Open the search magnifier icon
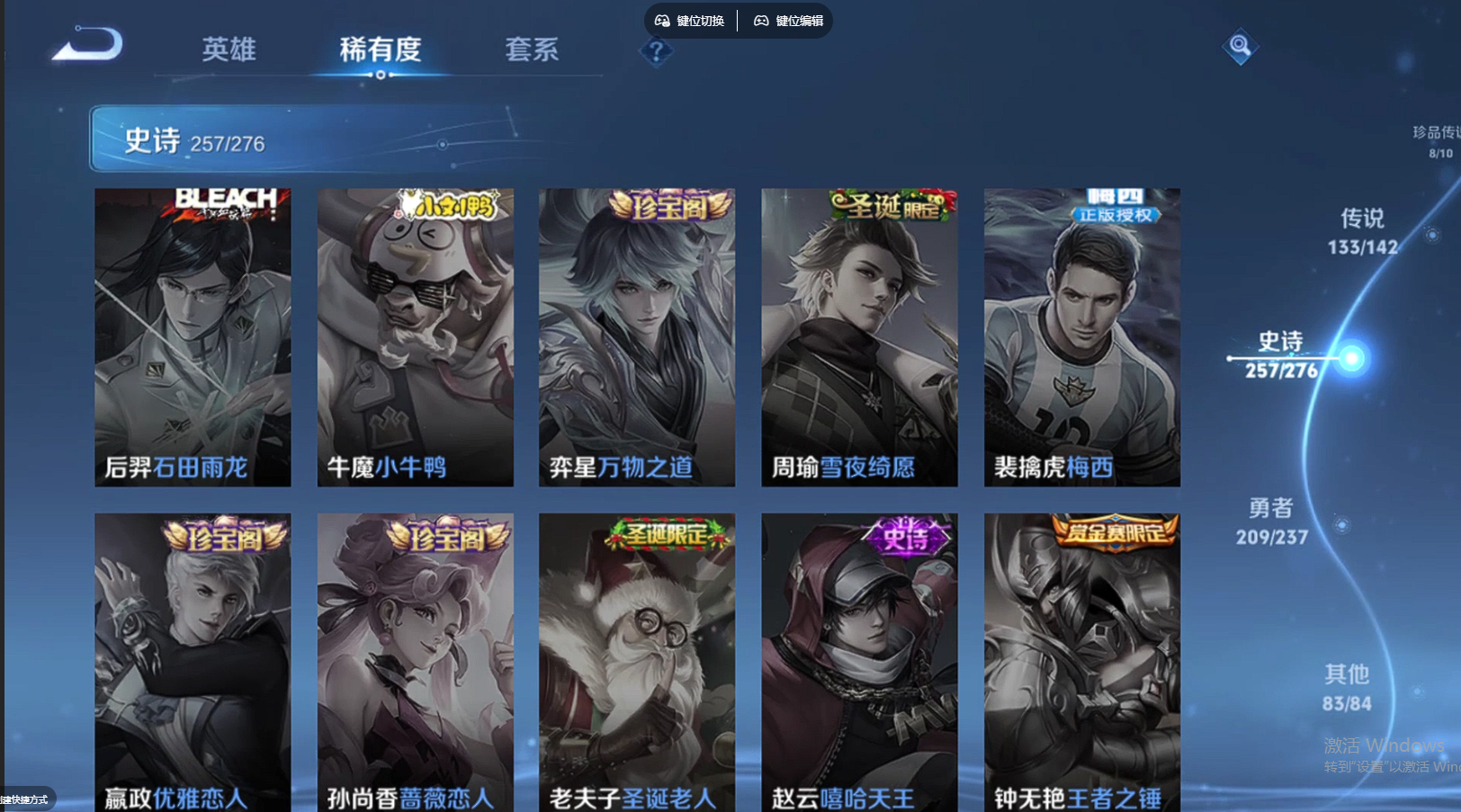The height and width of the screenshot is (812, 1461). point(1239,46)
